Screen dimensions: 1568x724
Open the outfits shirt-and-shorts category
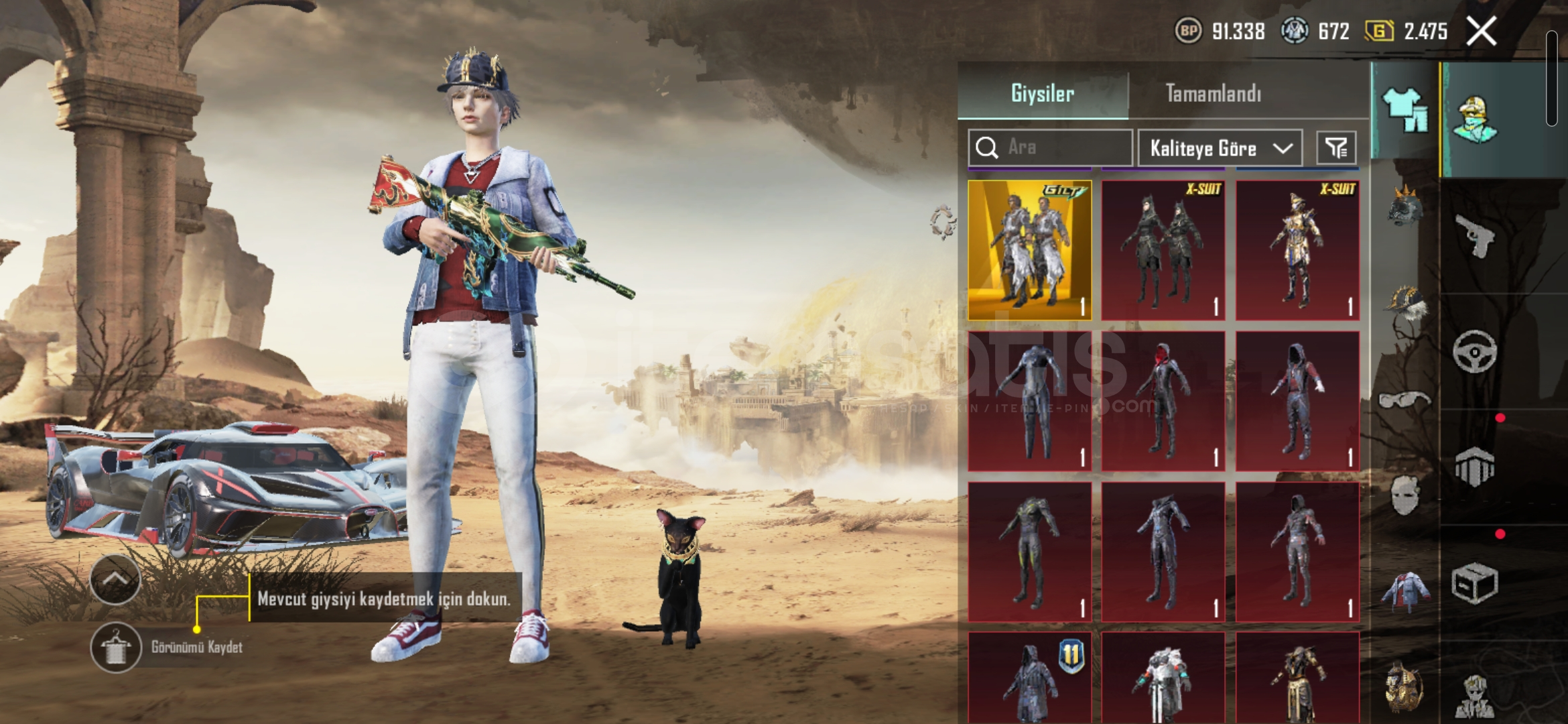coord(1404,111)
